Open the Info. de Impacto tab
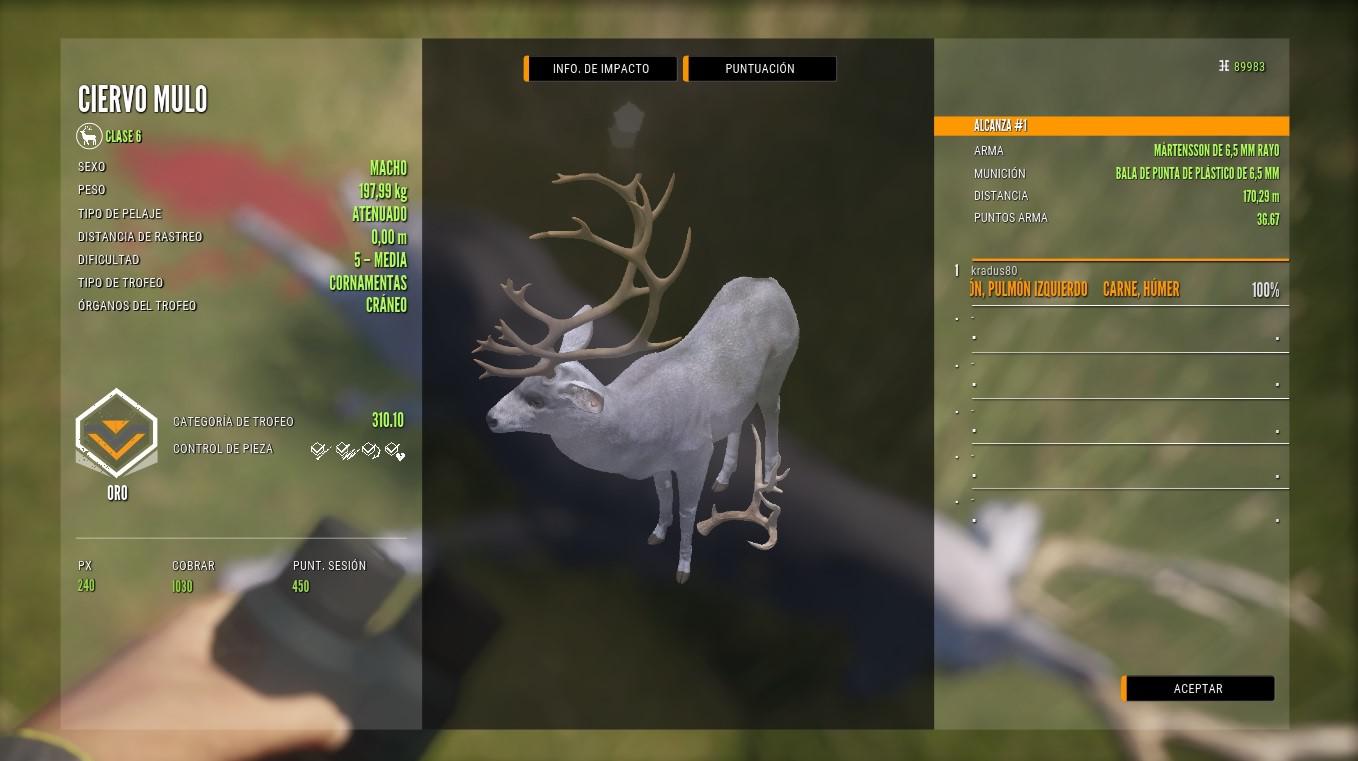This screenshot has width=1358, height=761. click(x=601, y=69)
